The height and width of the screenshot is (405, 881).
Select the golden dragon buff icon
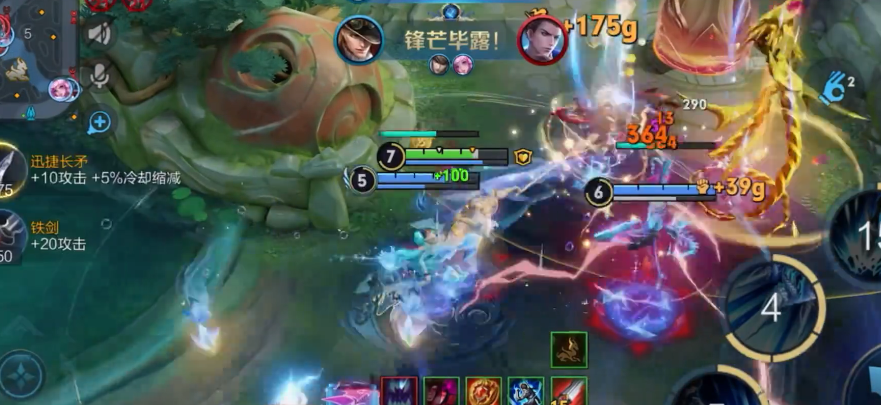pyautogui.click(x=569, y=349)
